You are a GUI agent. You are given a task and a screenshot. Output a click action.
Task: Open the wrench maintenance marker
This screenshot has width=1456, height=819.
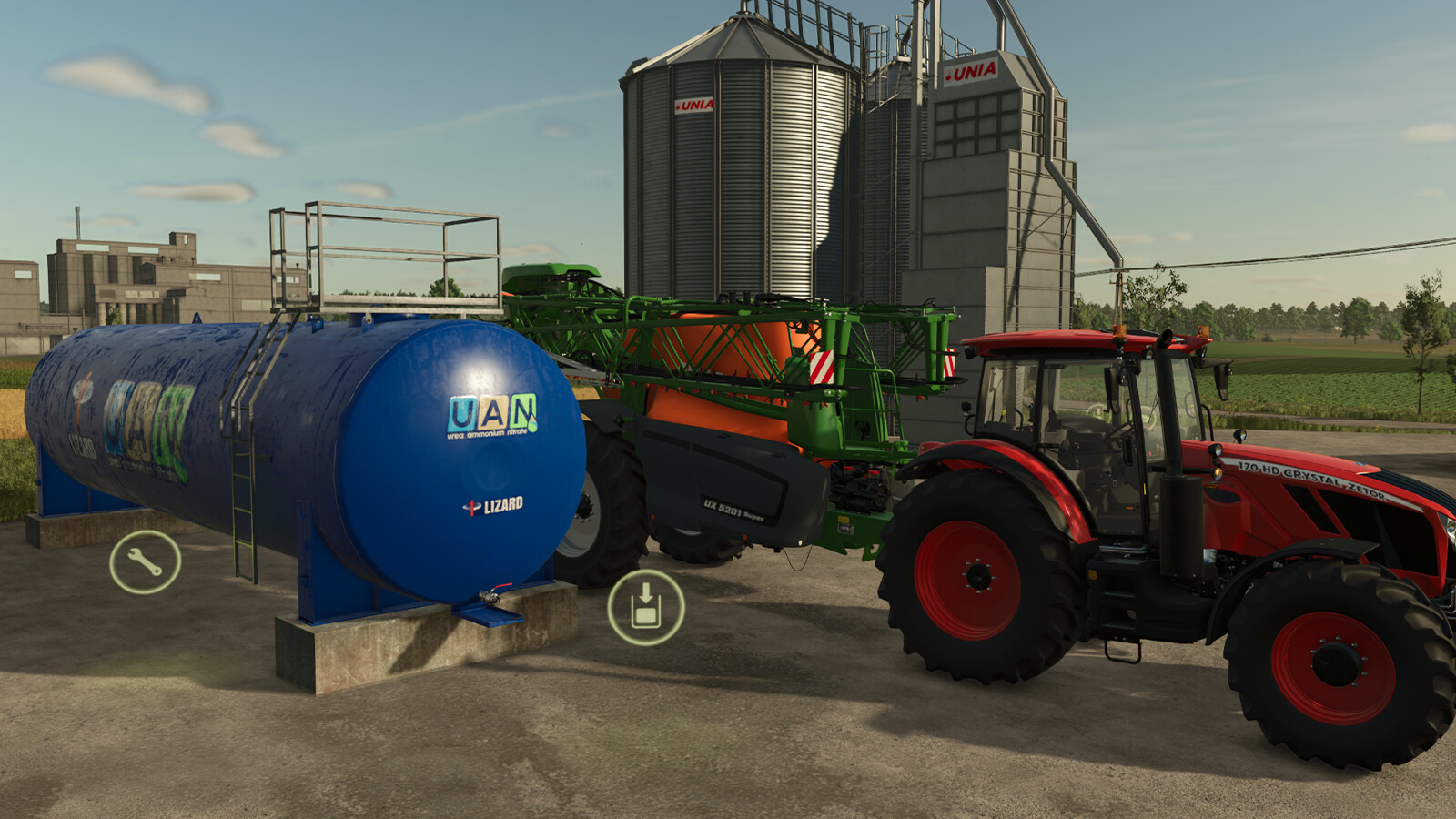pos(145,562)
